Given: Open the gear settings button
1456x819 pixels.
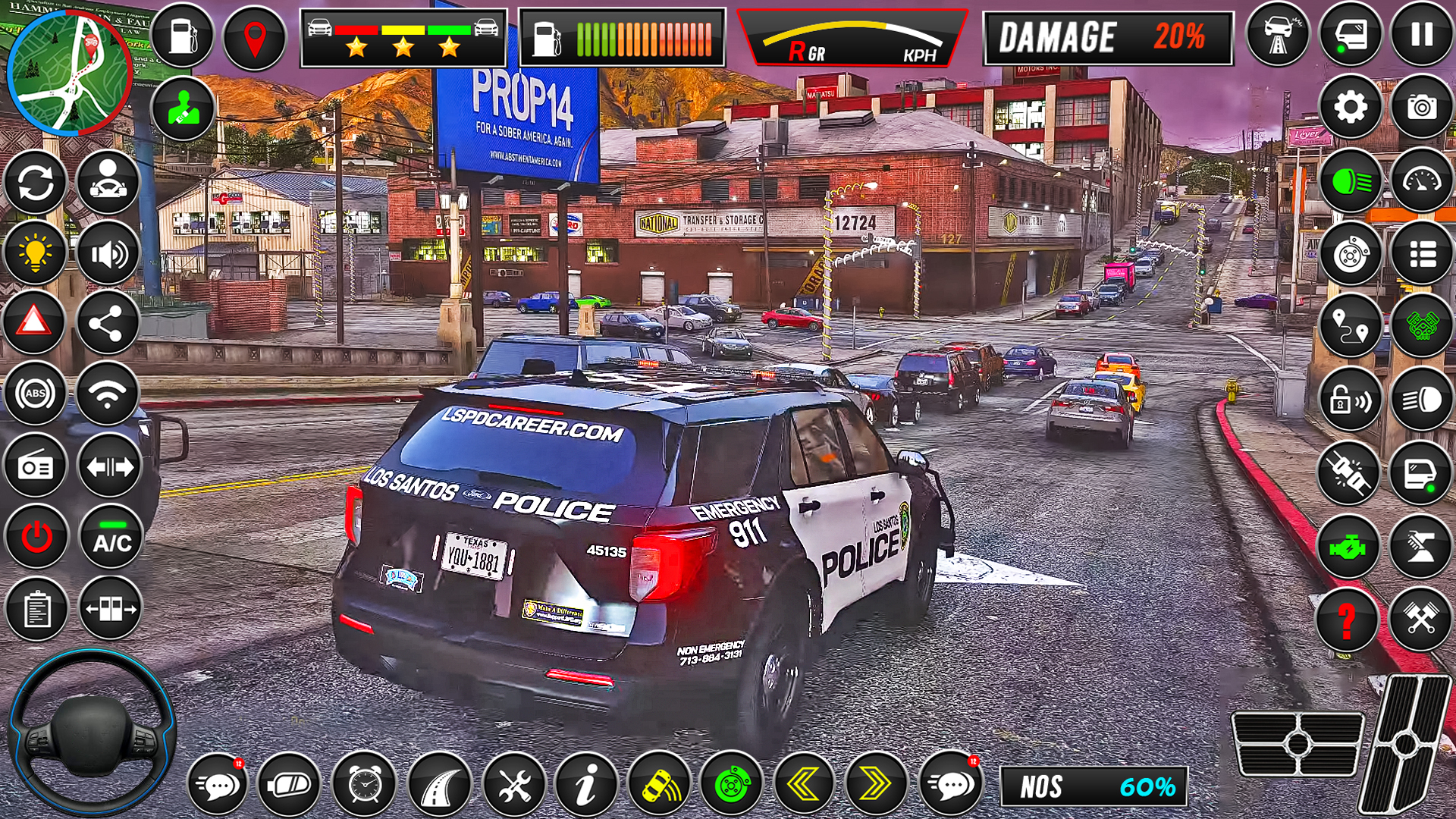Looking at the screenshot, I should pos(1350,107).
